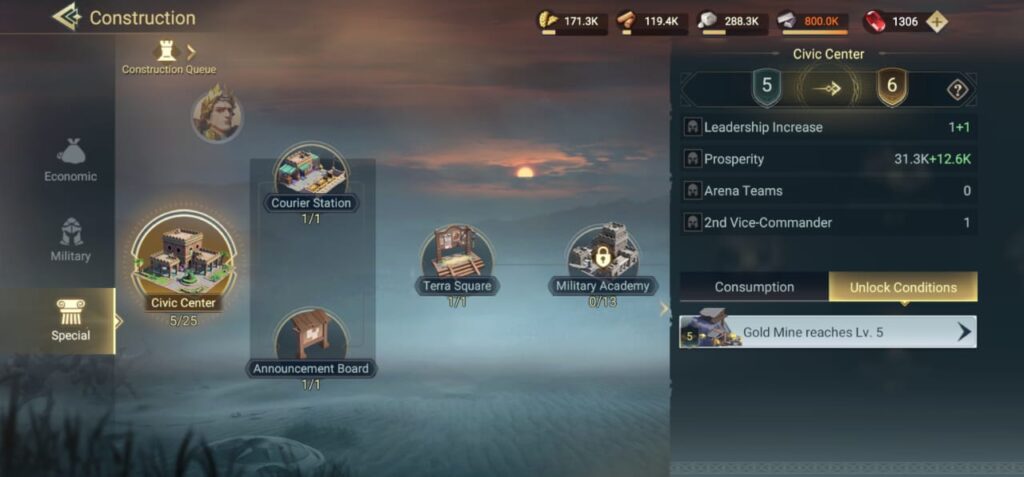Click the food resource counter showing 171.3K

click(572, 21)
